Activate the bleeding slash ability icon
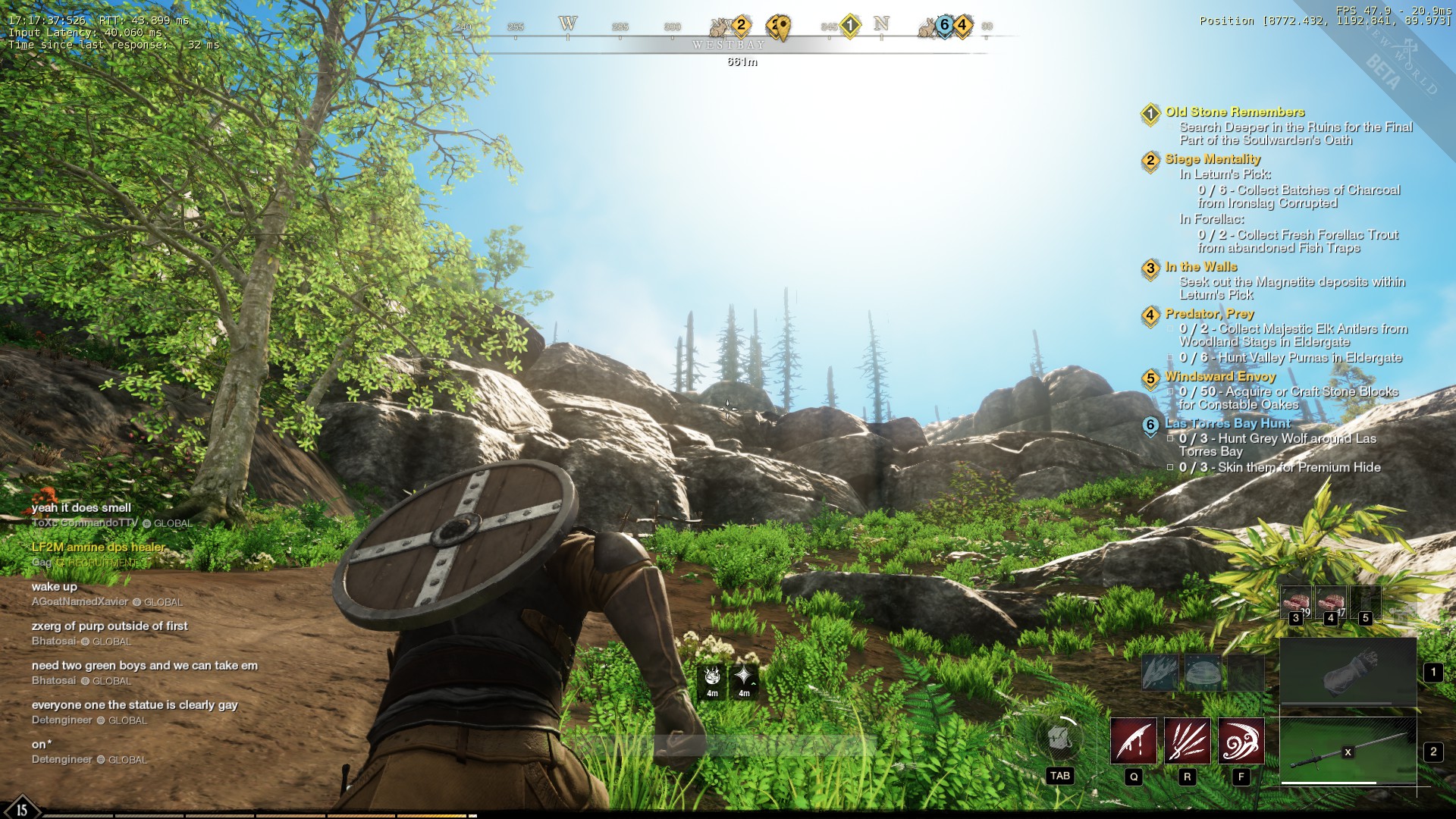The image size is (1456, 819). (1134, 741)
